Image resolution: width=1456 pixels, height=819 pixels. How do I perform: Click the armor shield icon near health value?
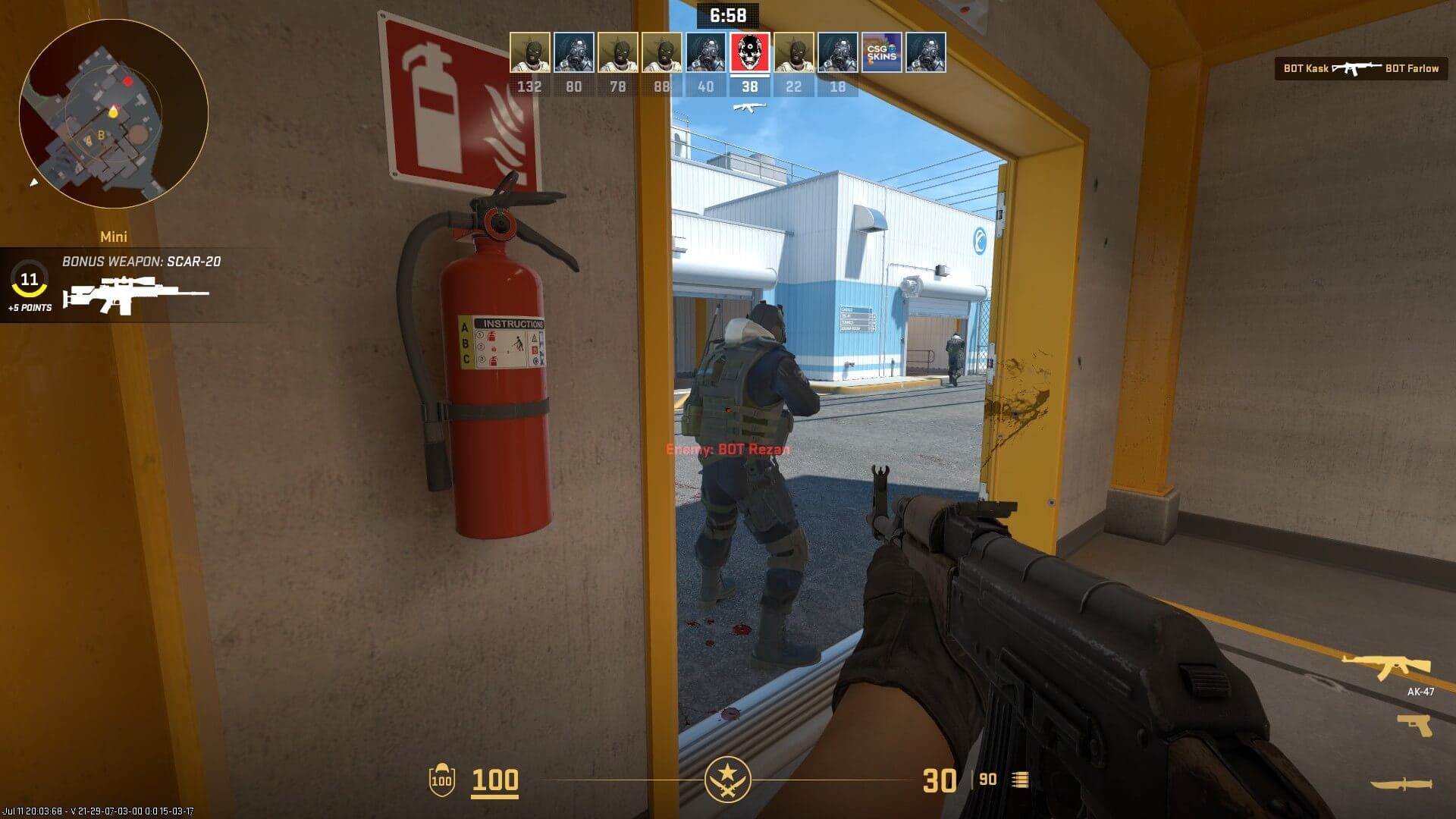(443, 778)
